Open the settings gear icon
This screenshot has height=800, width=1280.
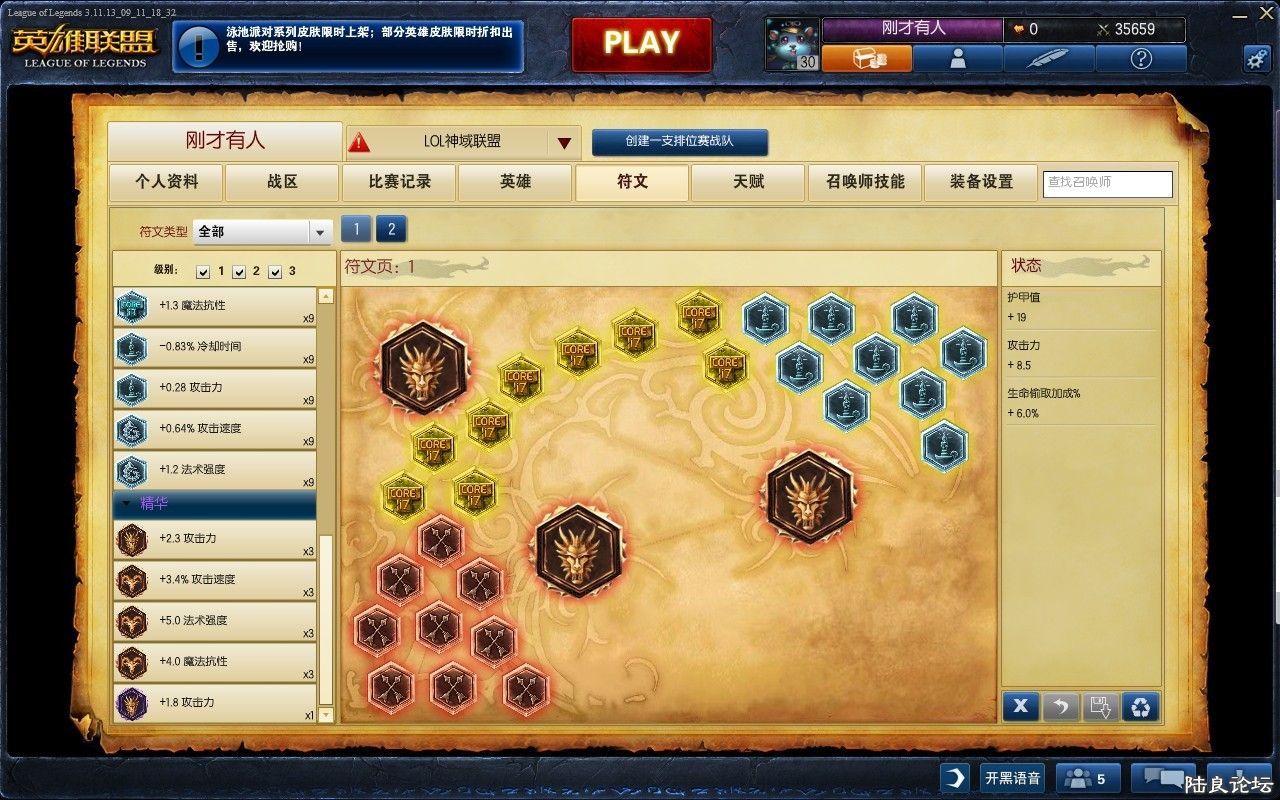[1256, 58]
